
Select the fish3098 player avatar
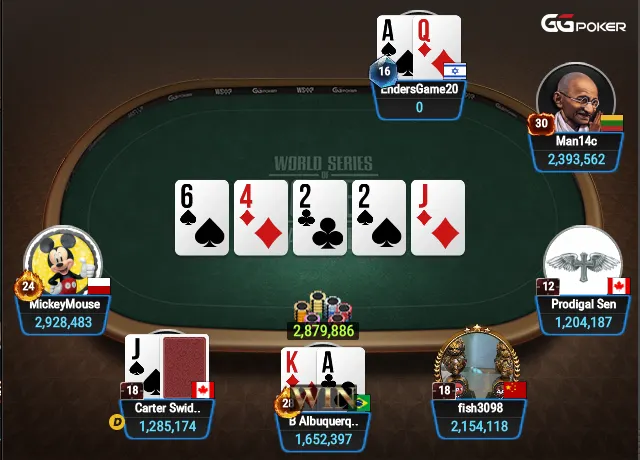[476, 365]
